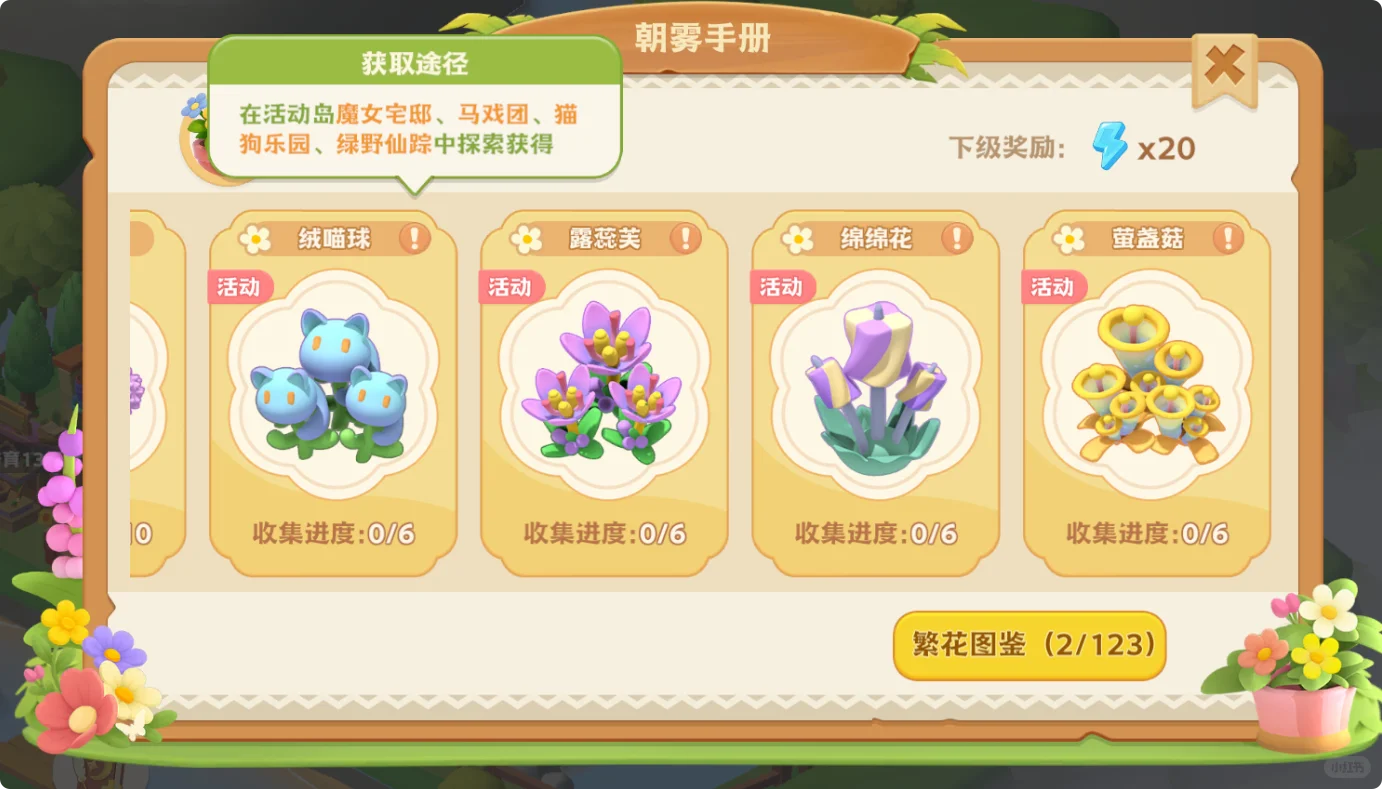
Task: Select the daisy icon on 露蕊芙 card
Action: point(527,238)
